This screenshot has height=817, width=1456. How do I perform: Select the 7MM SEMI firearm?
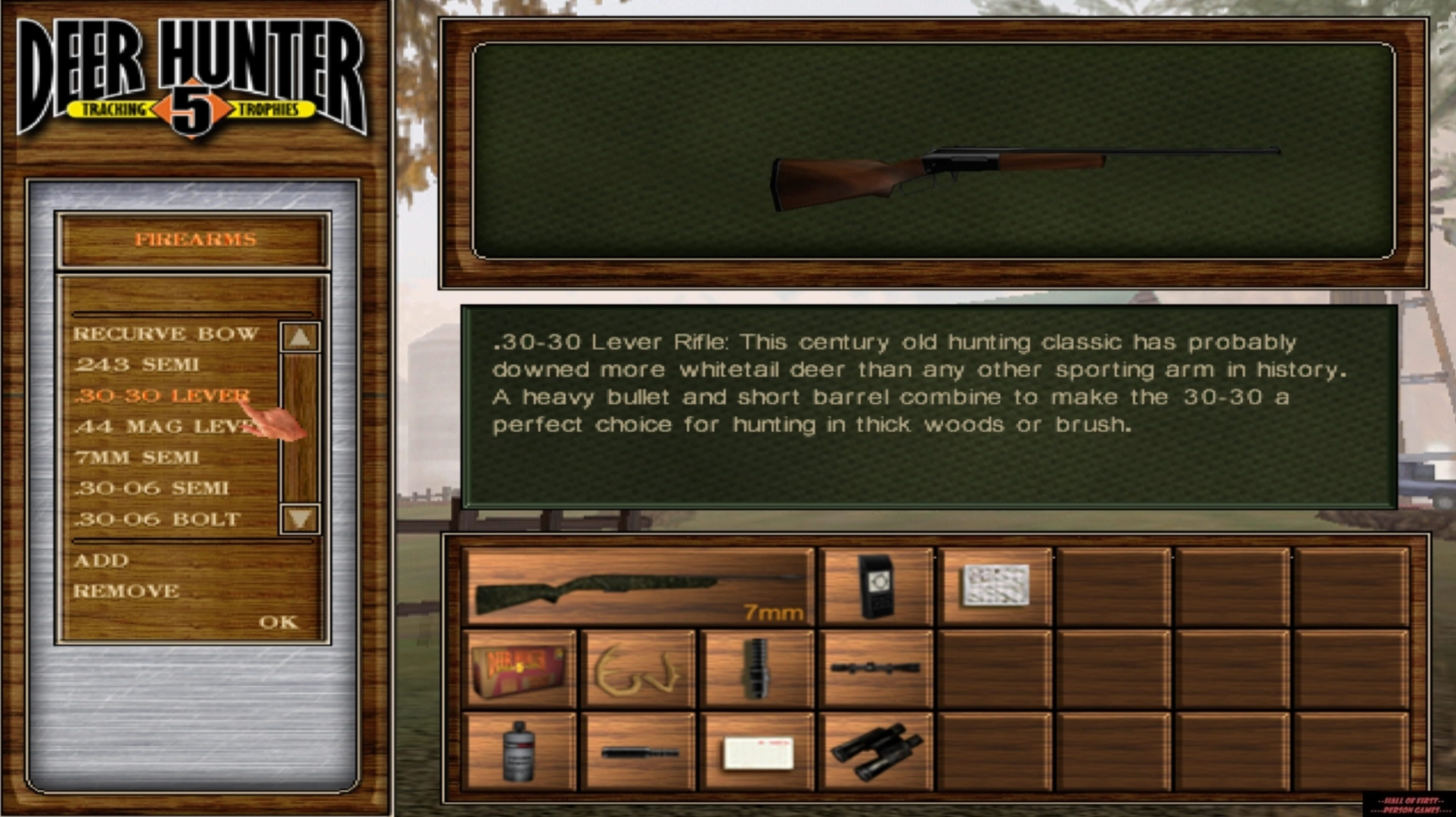136,456
